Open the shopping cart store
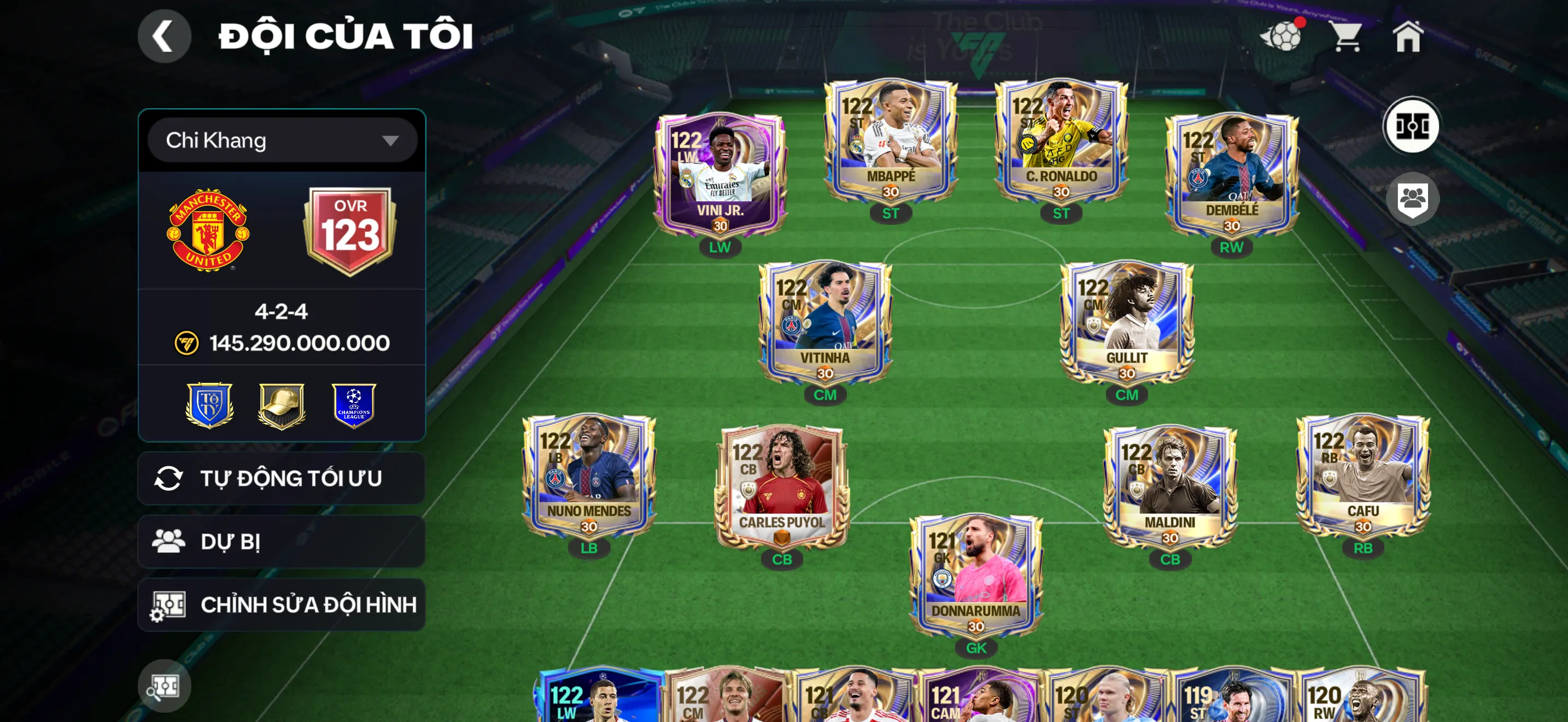Viewport: 1568px width, 722px height. point(1348,38)
